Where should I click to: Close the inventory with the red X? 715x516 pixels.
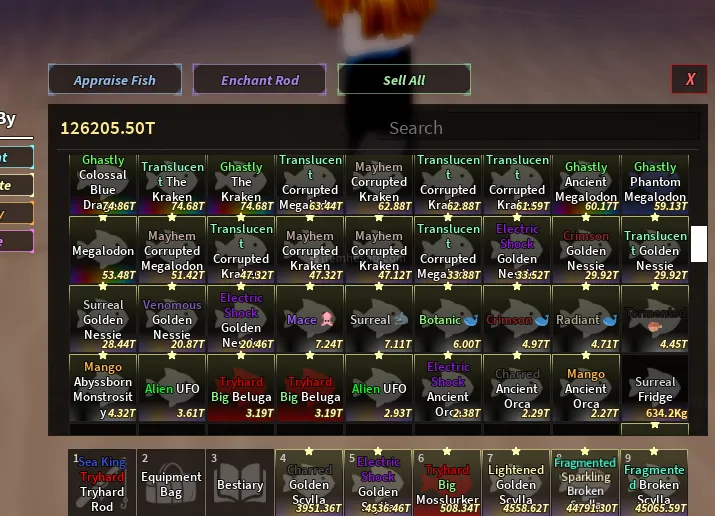point(690,79)
